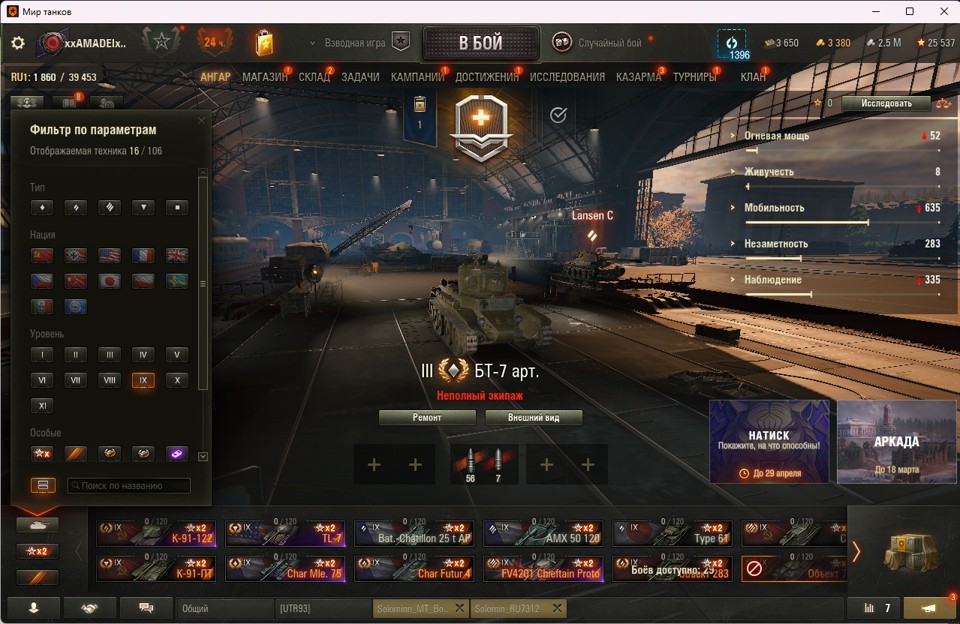Image resolution: width=960 pixels, height=624 pixels.
Task: Select the tier X filter button
Action: pyautogui.click(x=176, y=380)
